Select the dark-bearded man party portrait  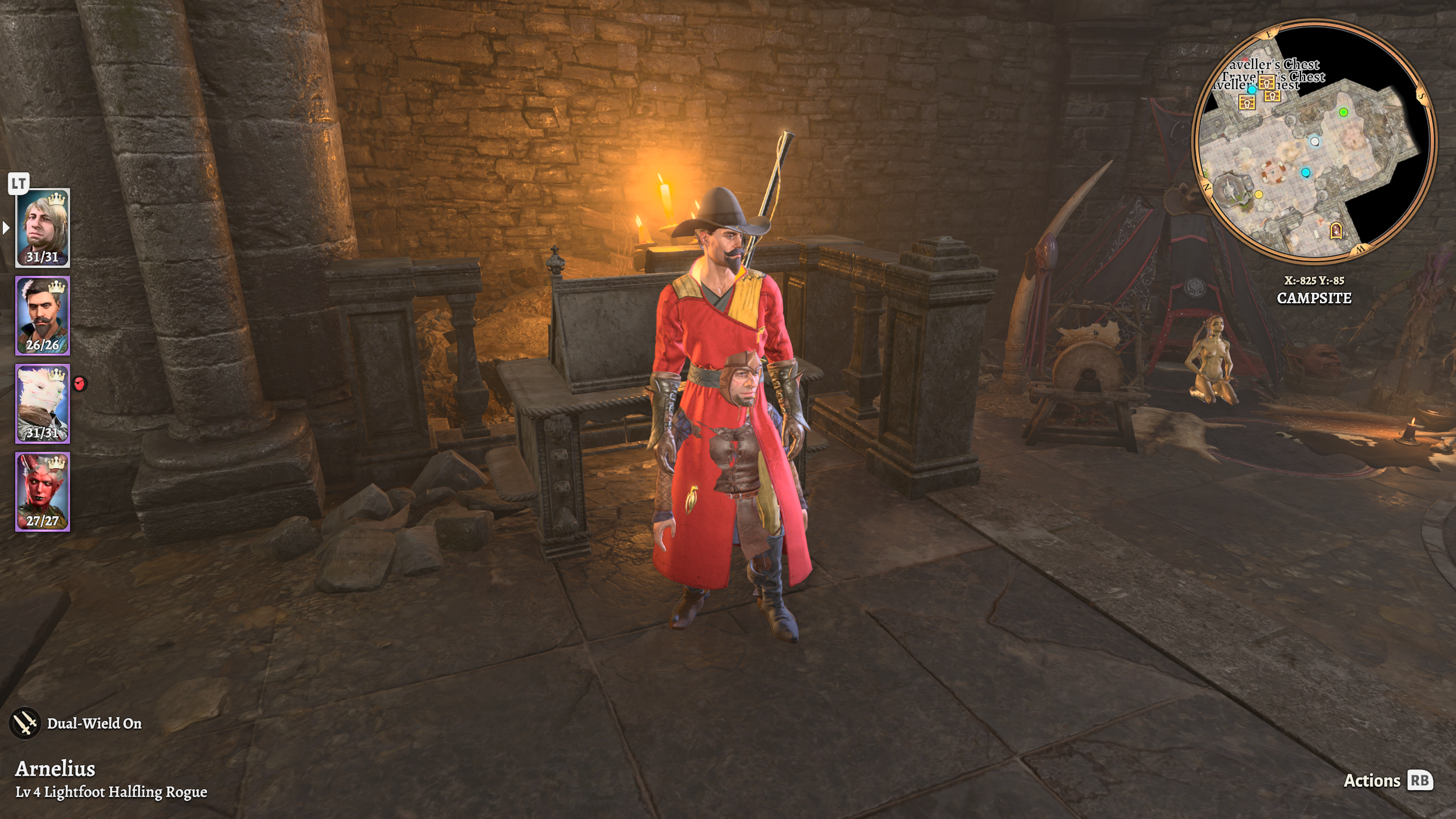coord(42,315)
